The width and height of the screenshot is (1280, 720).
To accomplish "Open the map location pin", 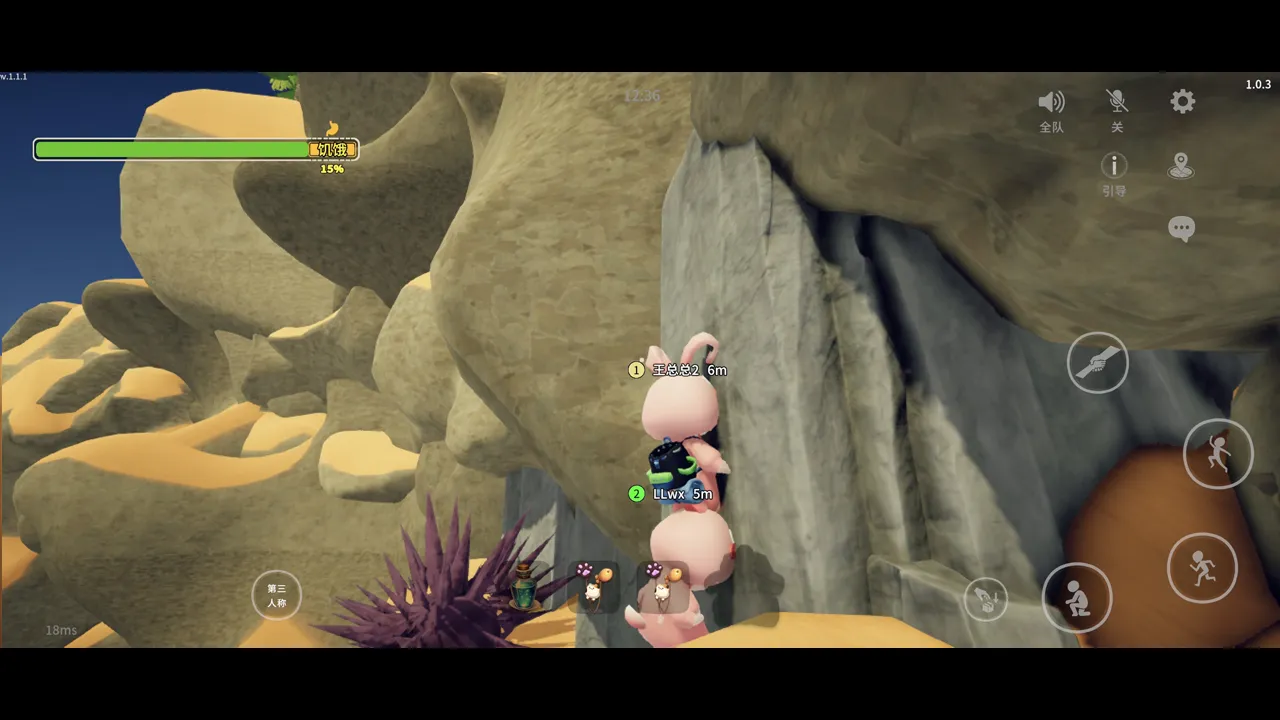I will pos(1181,166).
